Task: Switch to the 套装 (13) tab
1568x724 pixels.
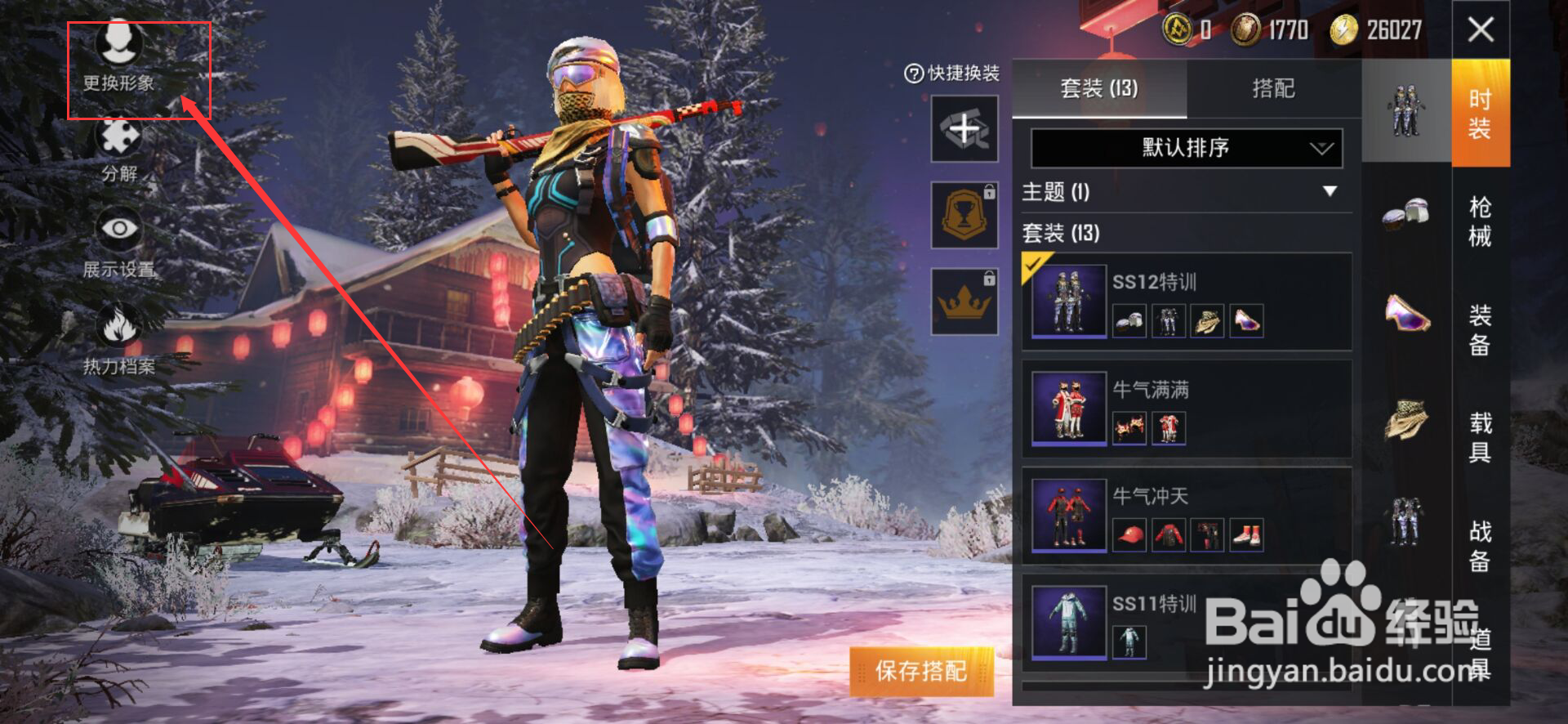Action: pyautogui.click(x=1098, y=88)
